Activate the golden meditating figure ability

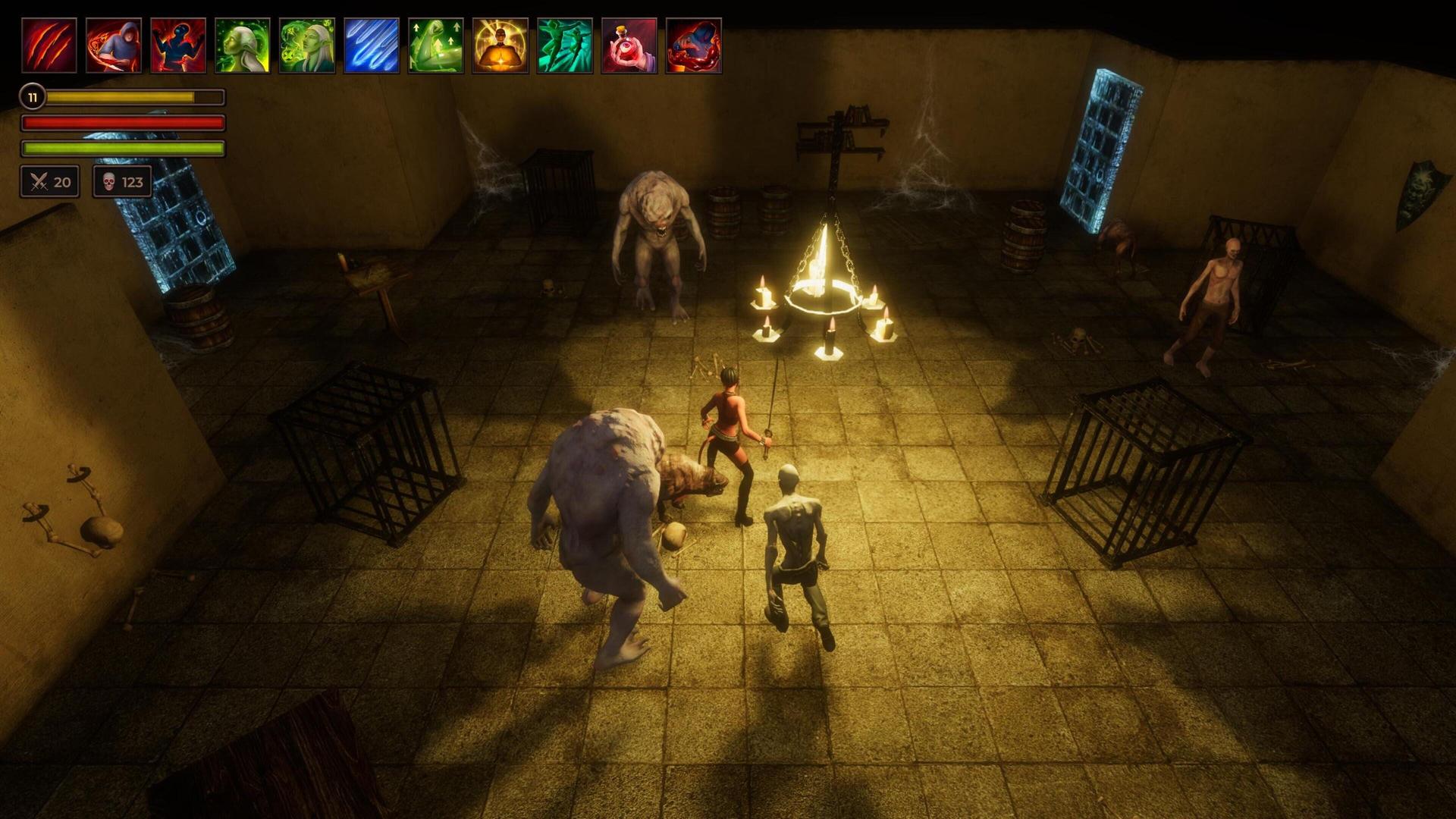pyautogui.click(x=500, y=45)
